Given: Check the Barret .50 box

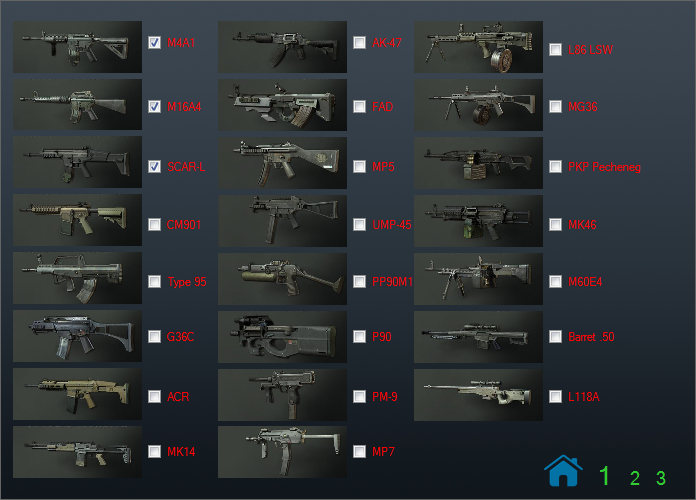Looking at the screenshot, I should [555, 337].
